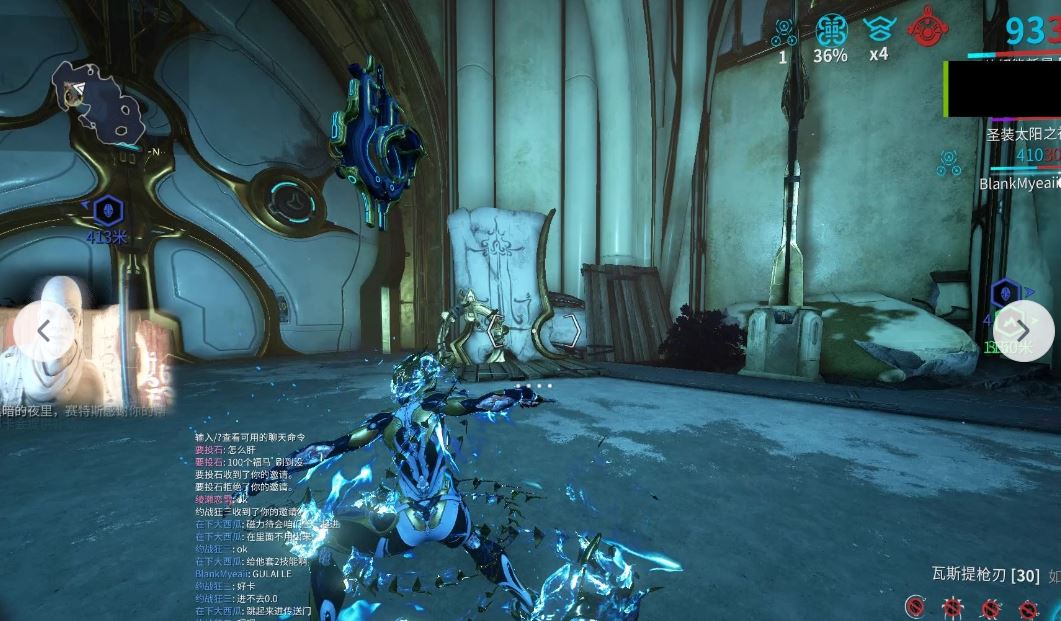Select squad member BlankMyeai
Screen dimensions: 1061x621
(1018, 183)
